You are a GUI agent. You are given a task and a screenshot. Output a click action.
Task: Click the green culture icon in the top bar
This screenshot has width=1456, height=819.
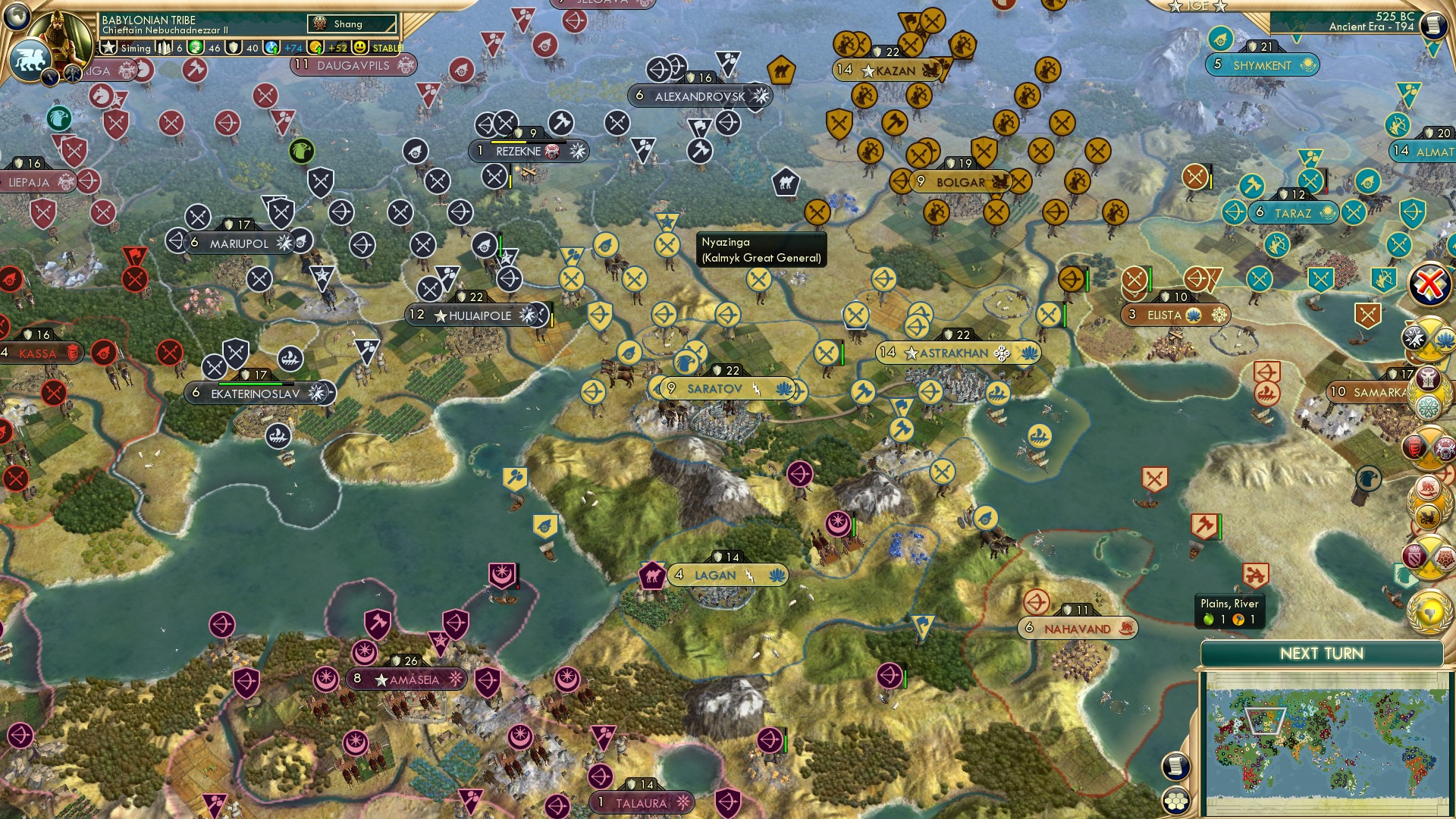click(x=196, y=47)
